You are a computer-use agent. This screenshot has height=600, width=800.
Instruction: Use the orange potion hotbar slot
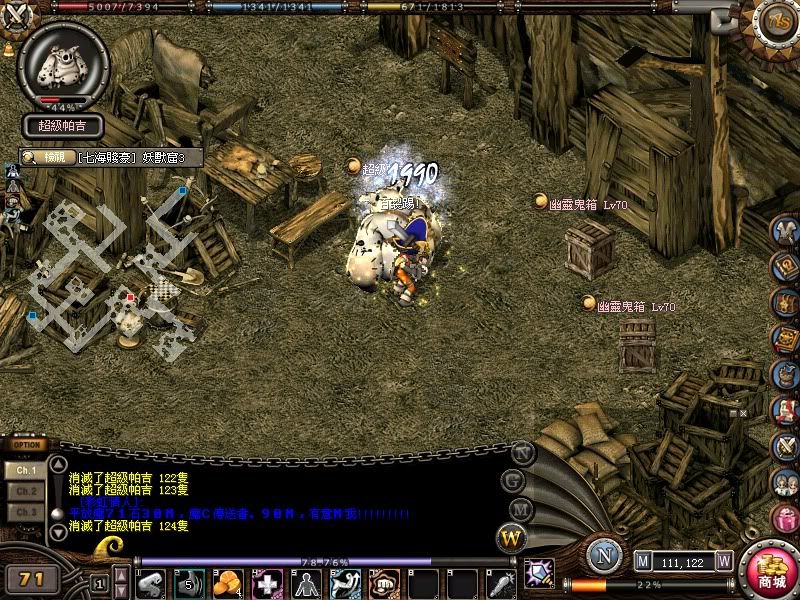click(228, 583)
